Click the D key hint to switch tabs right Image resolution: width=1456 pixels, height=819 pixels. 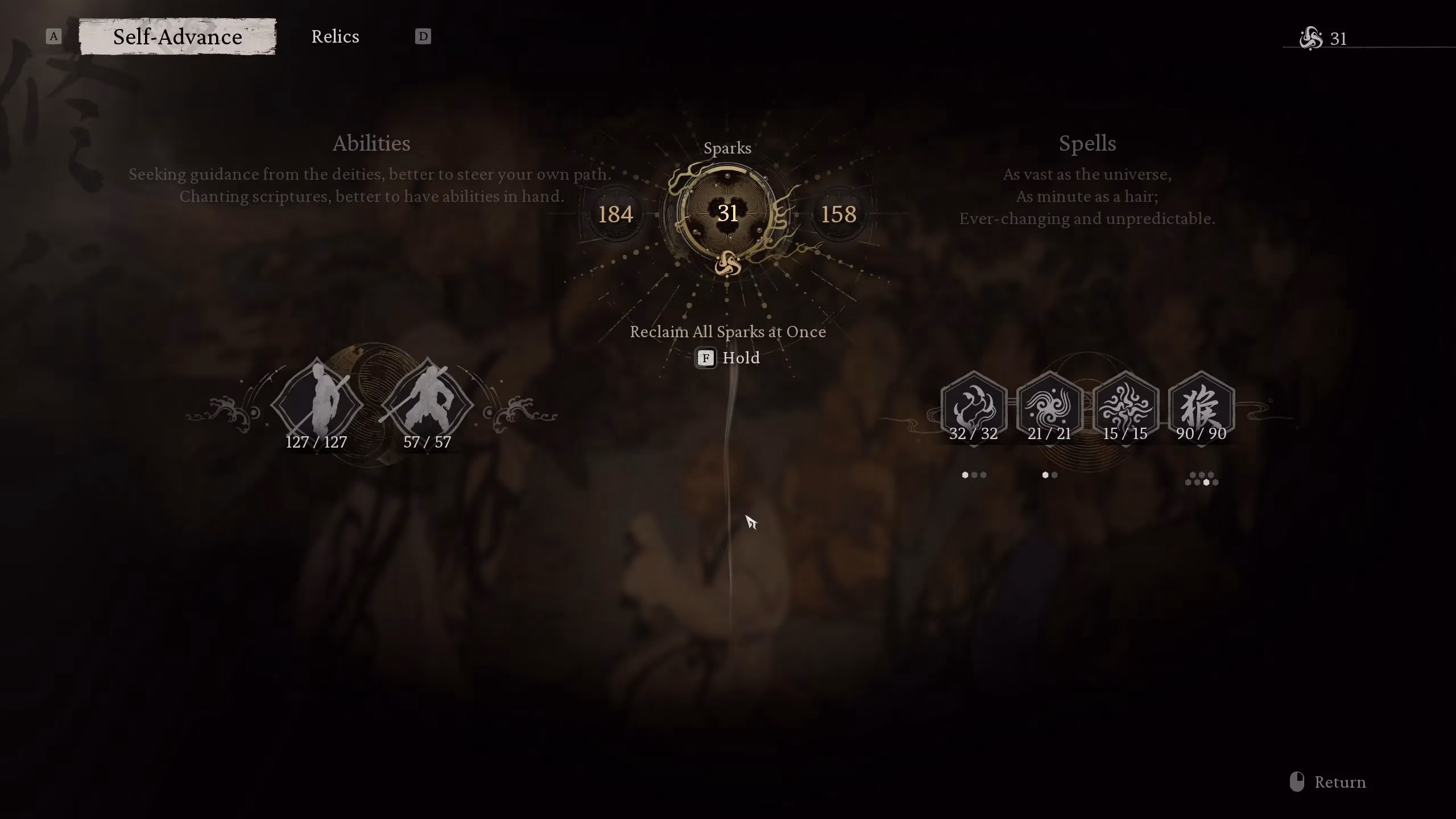tap(422, 36)
